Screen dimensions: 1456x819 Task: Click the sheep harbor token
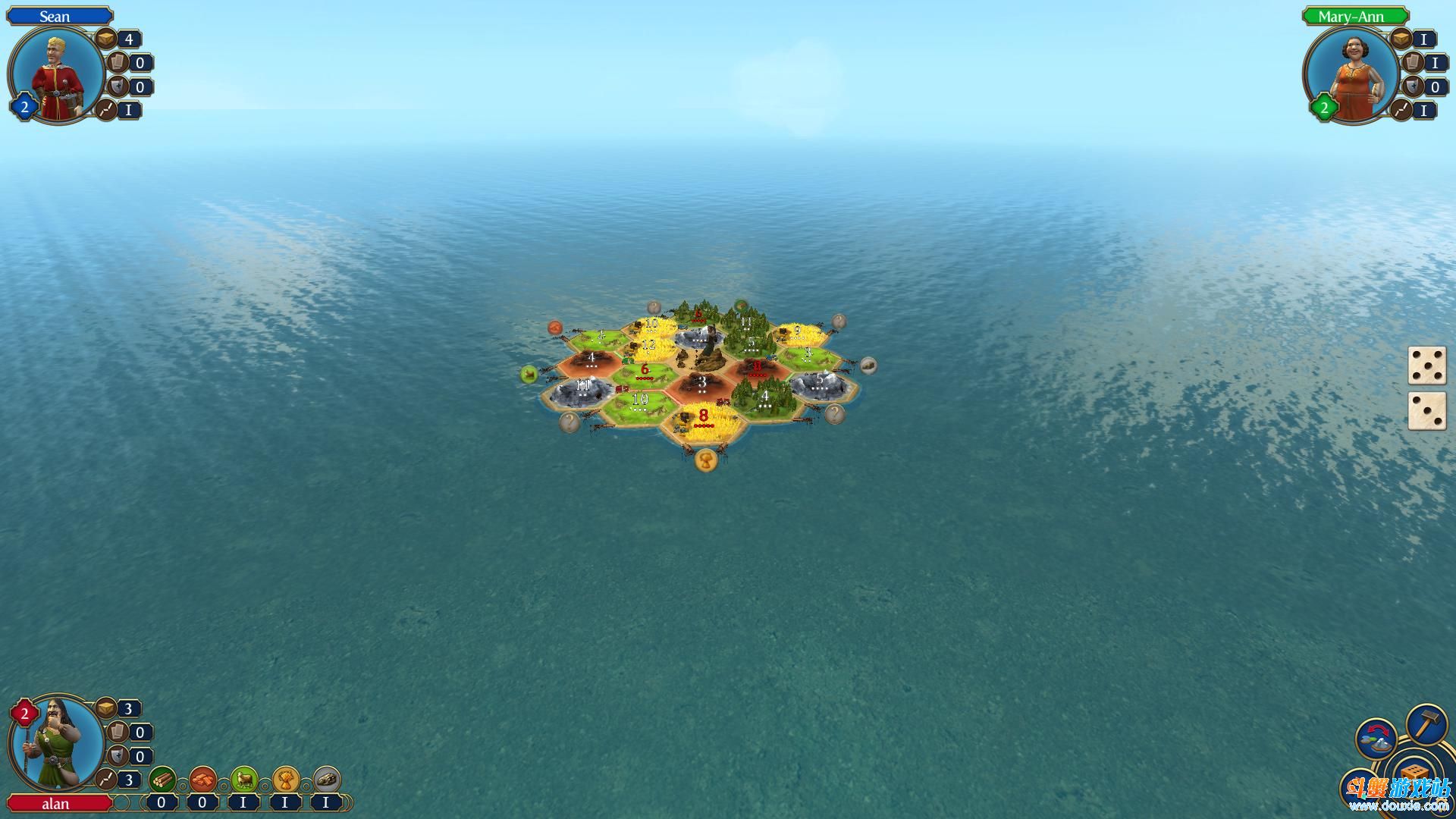(x=529, y=374)
